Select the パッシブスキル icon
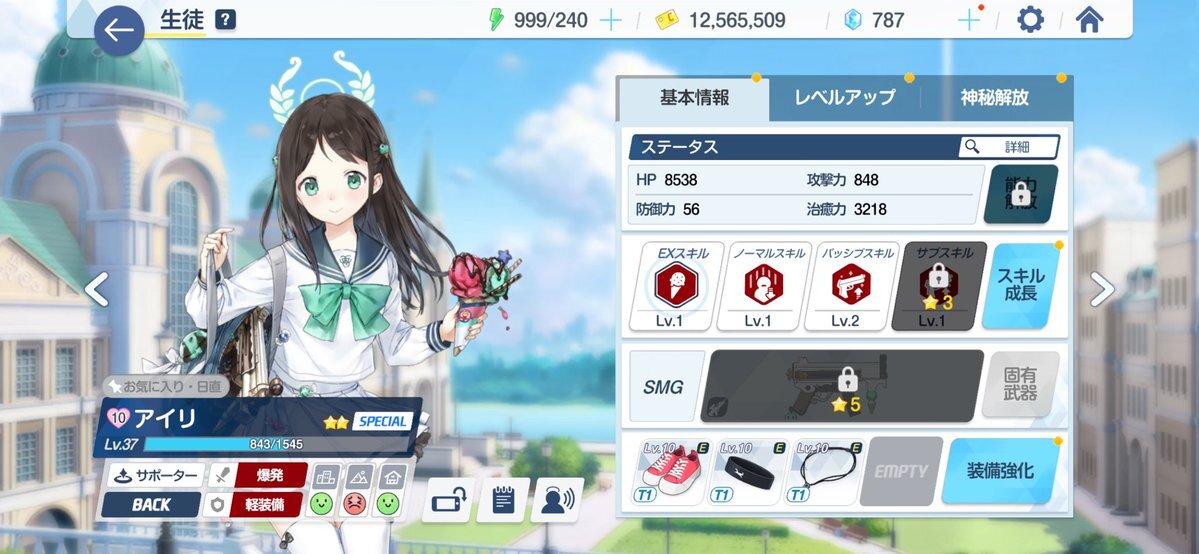 click(844, 287)
